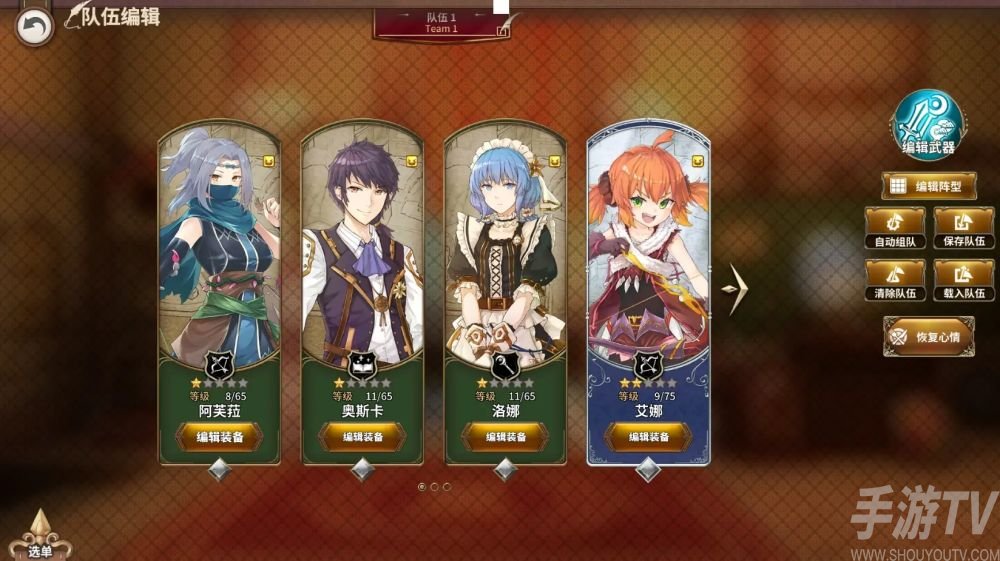Viewport: 1000px width, 561px height.
Task: Show next team members with right arrow
Action: pos(735,290)
